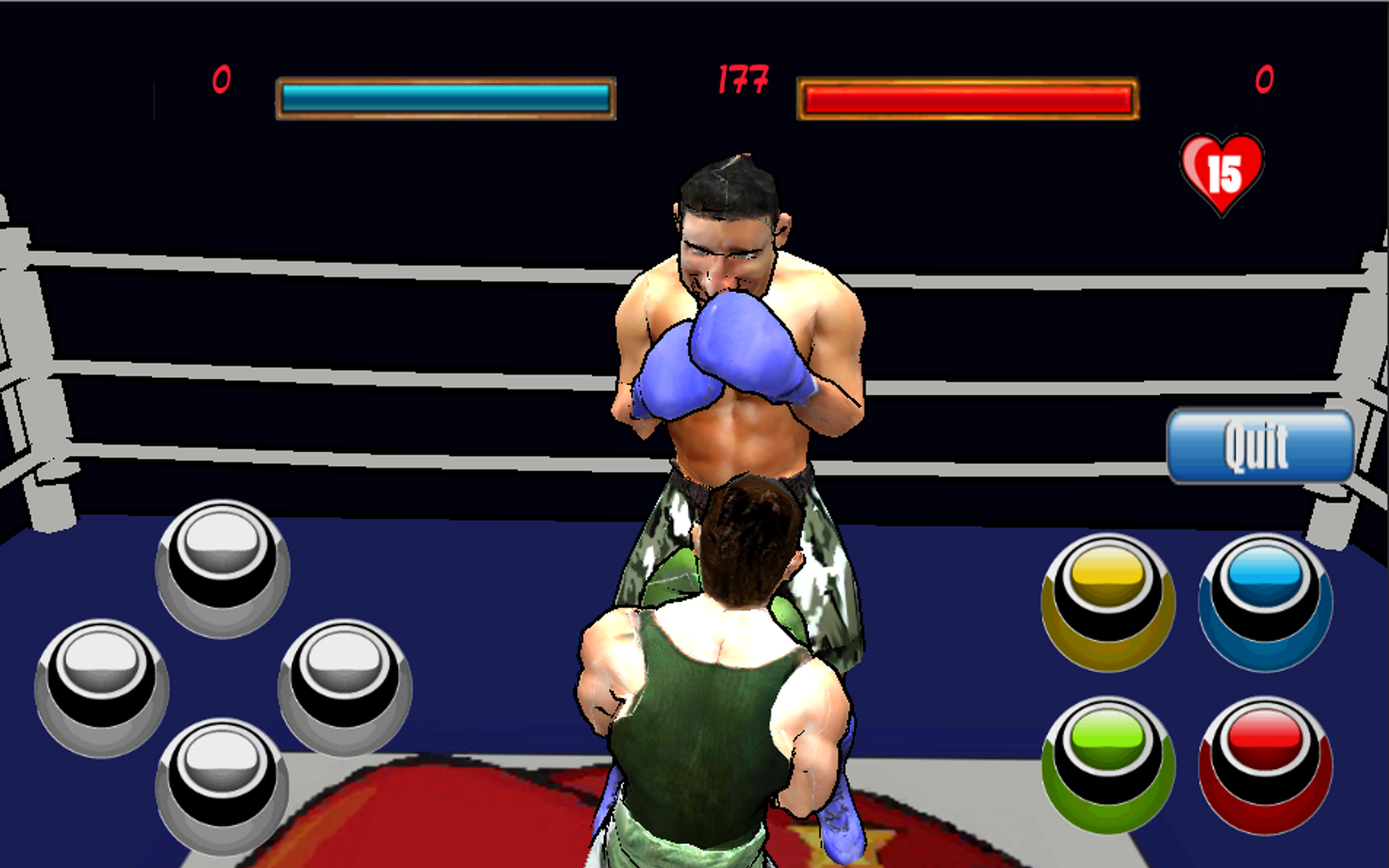Click the right score counter
1389x868 pixels.
(1264, 78)
